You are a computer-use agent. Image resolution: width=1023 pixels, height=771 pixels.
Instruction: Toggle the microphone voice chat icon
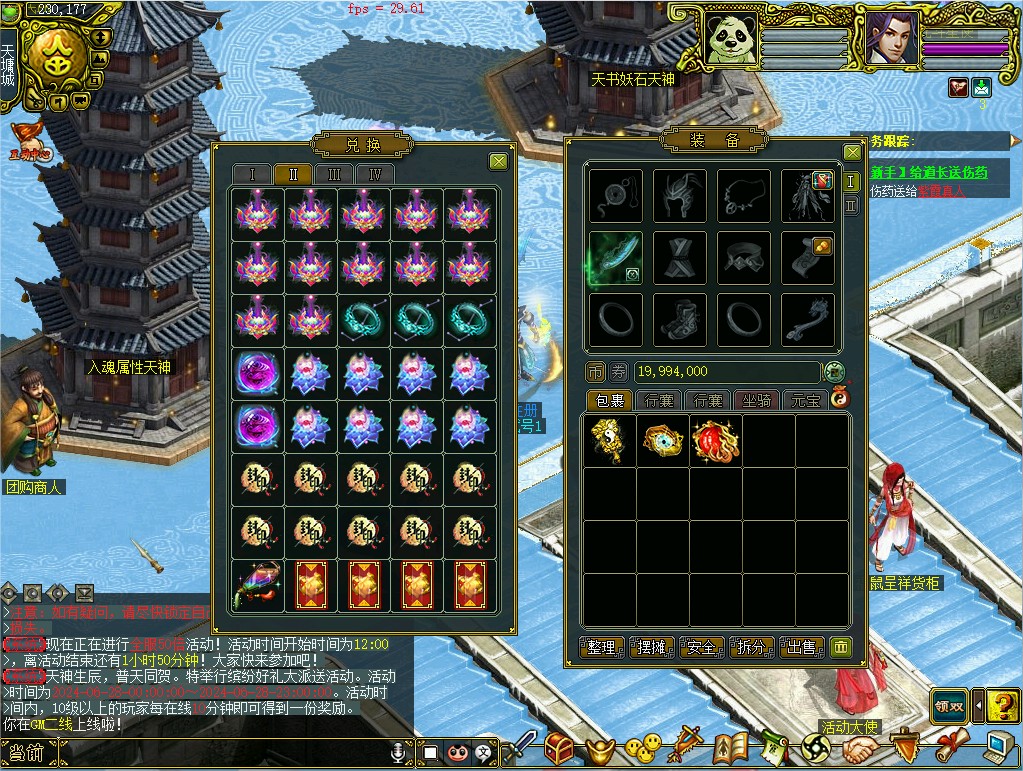point(400,752)
